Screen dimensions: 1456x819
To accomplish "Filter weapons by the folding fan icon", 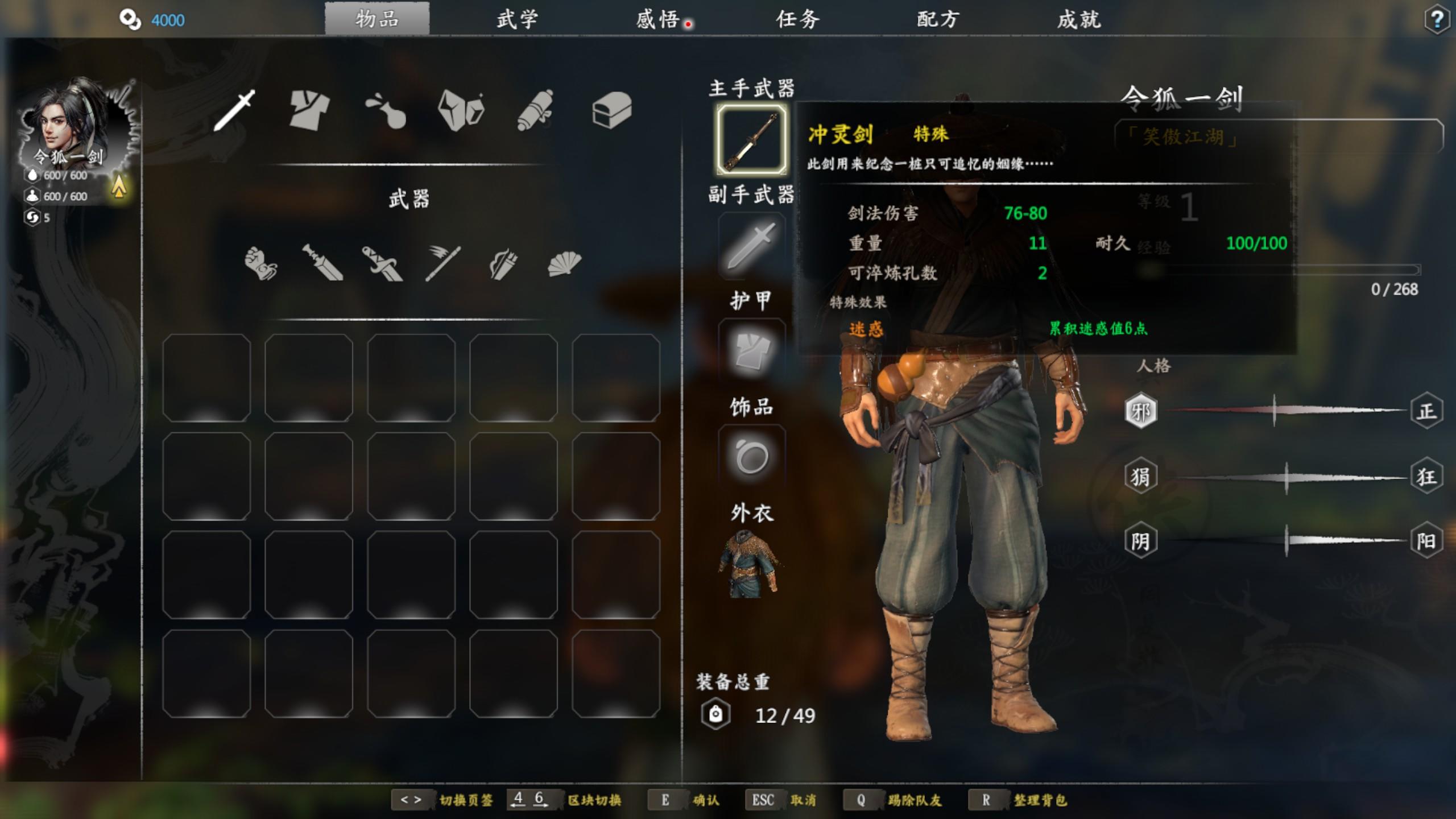I will coord(564,263).
